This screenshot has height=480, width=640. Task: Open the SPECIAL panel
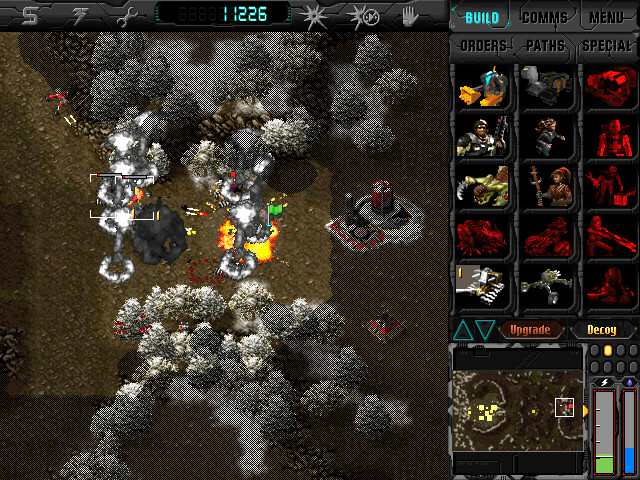click(x=606, y=46)
